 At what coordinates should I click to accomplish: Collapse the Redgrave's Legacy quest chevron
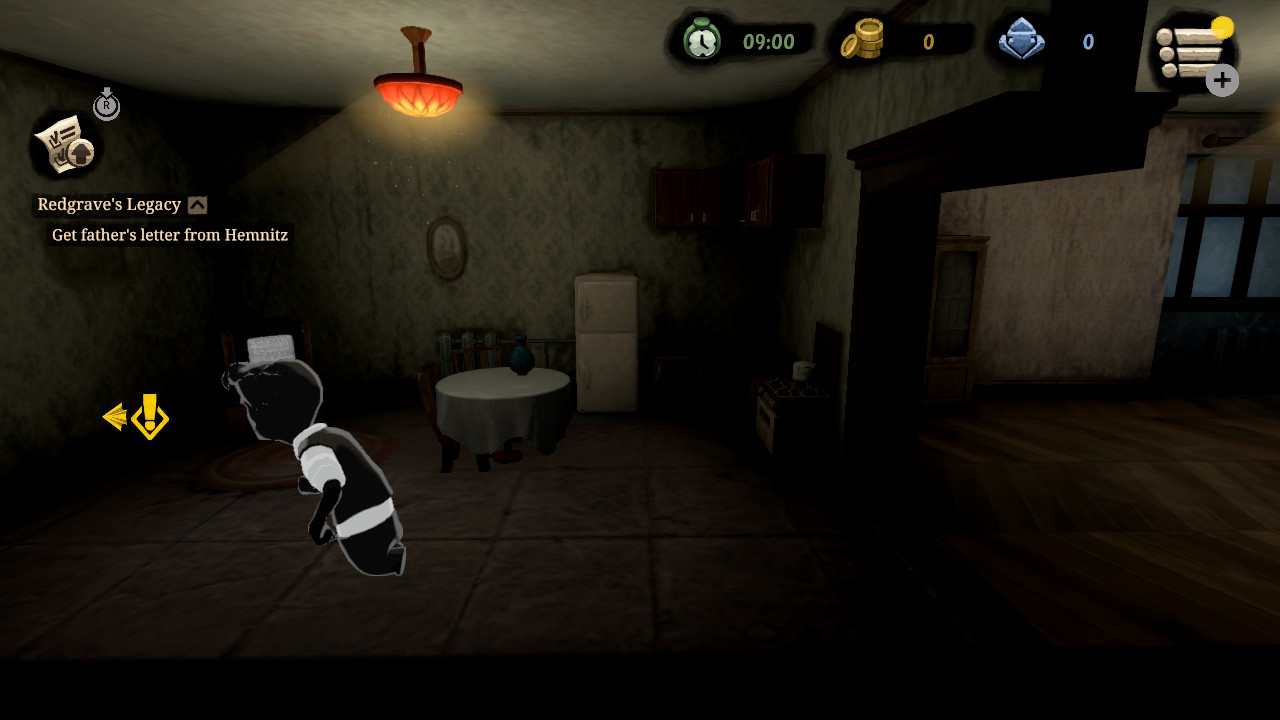(198, 204)
